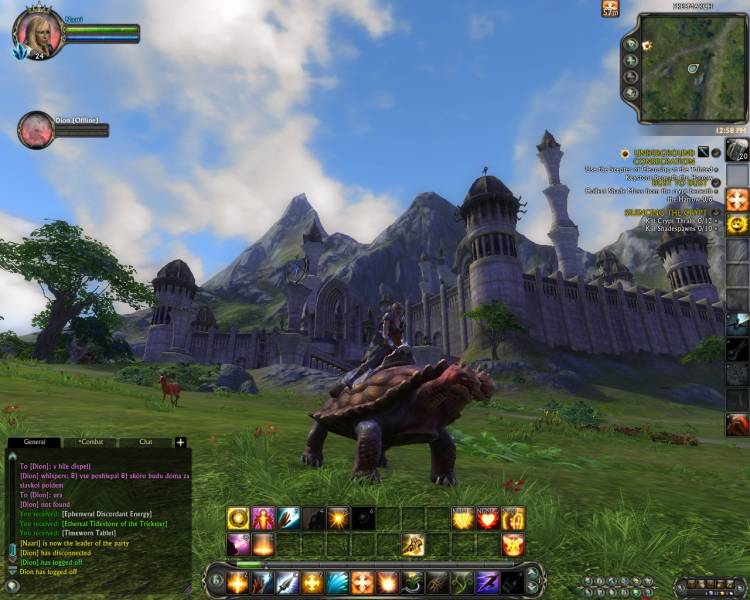Activate the yellow sun-face icon on side bar
750x600 pixels.
(737, 224)
